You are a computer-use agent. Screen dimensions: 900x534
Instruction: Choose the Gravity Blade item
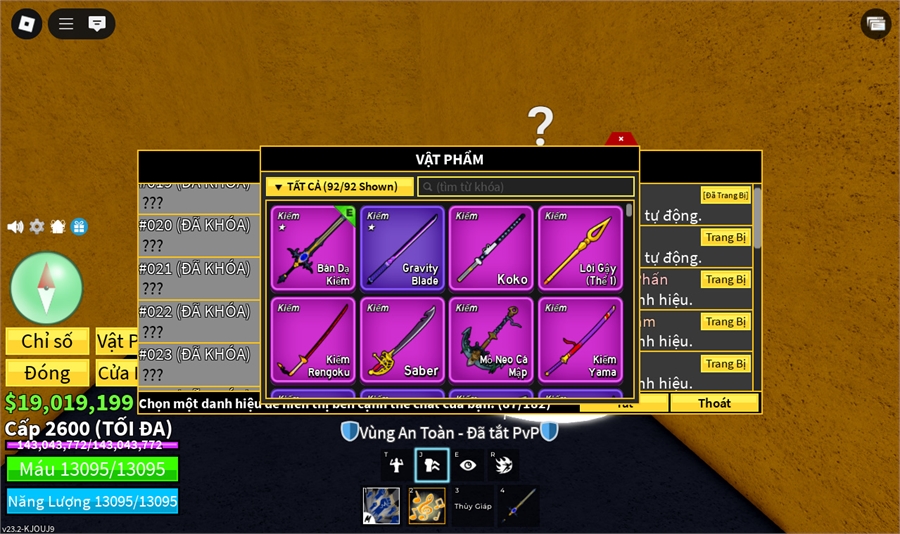(x=402, y=248)
